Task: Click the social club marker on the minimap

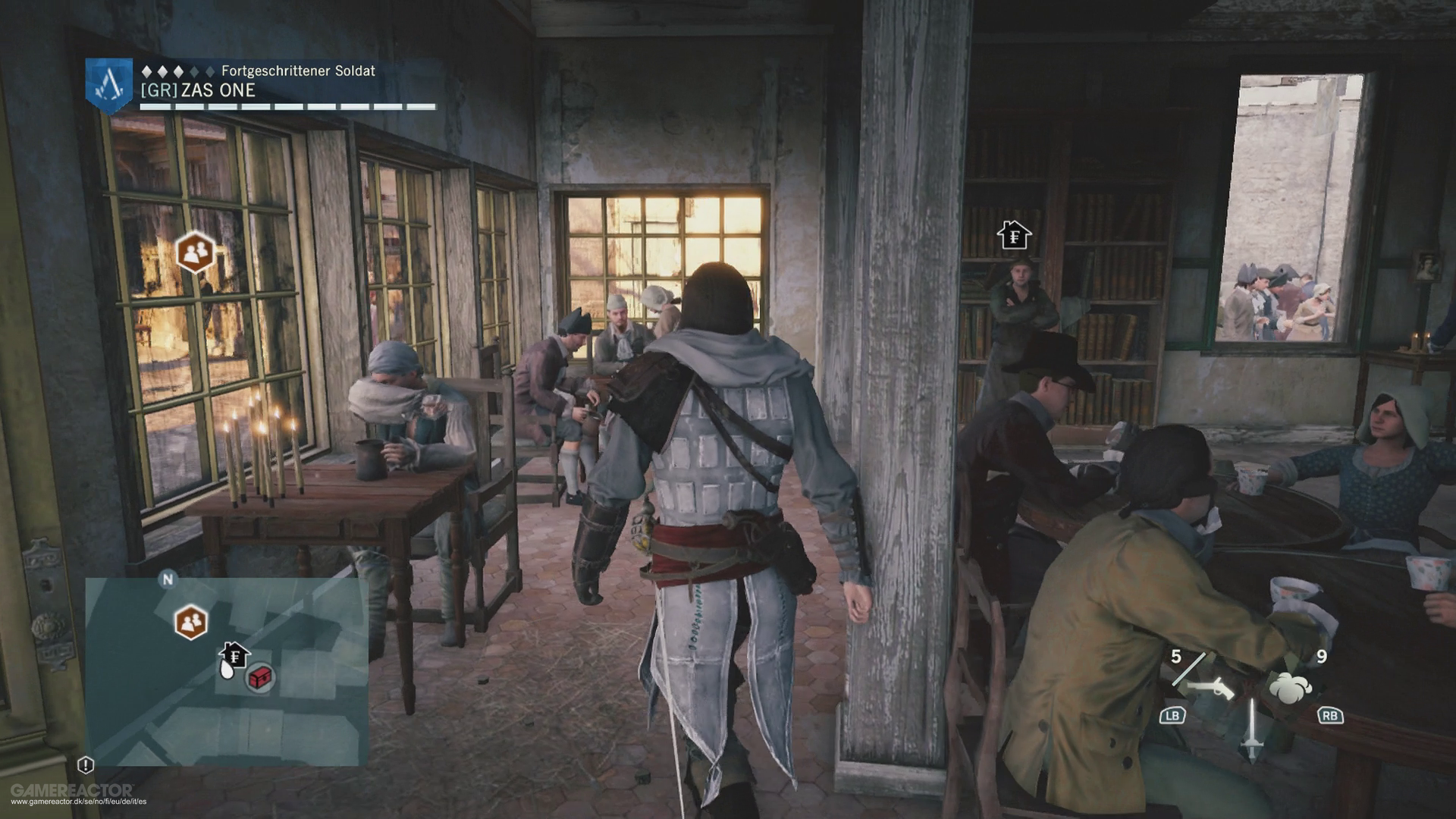Action: (191, 622)
